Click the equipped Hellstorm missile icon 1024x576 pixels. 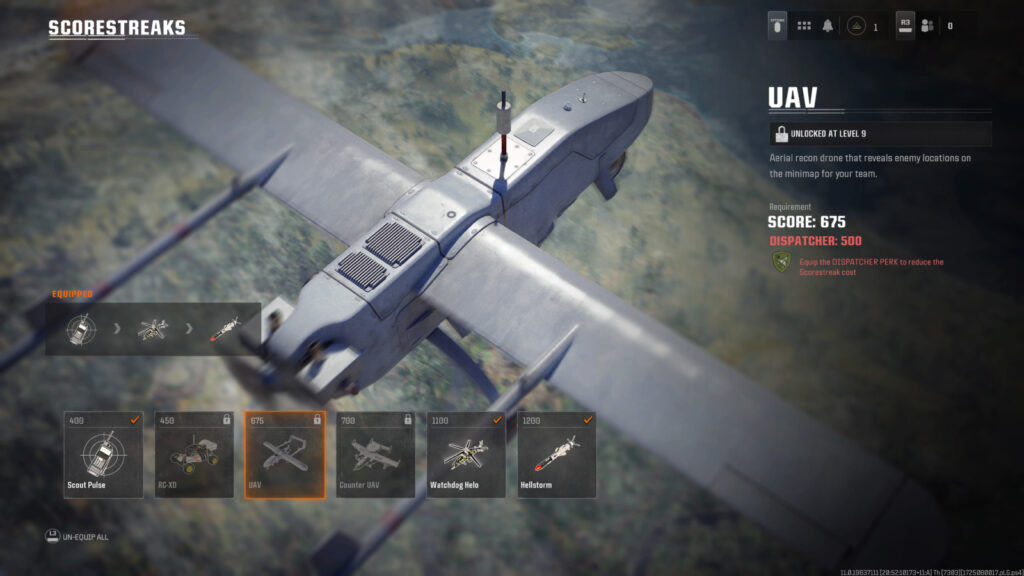(225, 329)
